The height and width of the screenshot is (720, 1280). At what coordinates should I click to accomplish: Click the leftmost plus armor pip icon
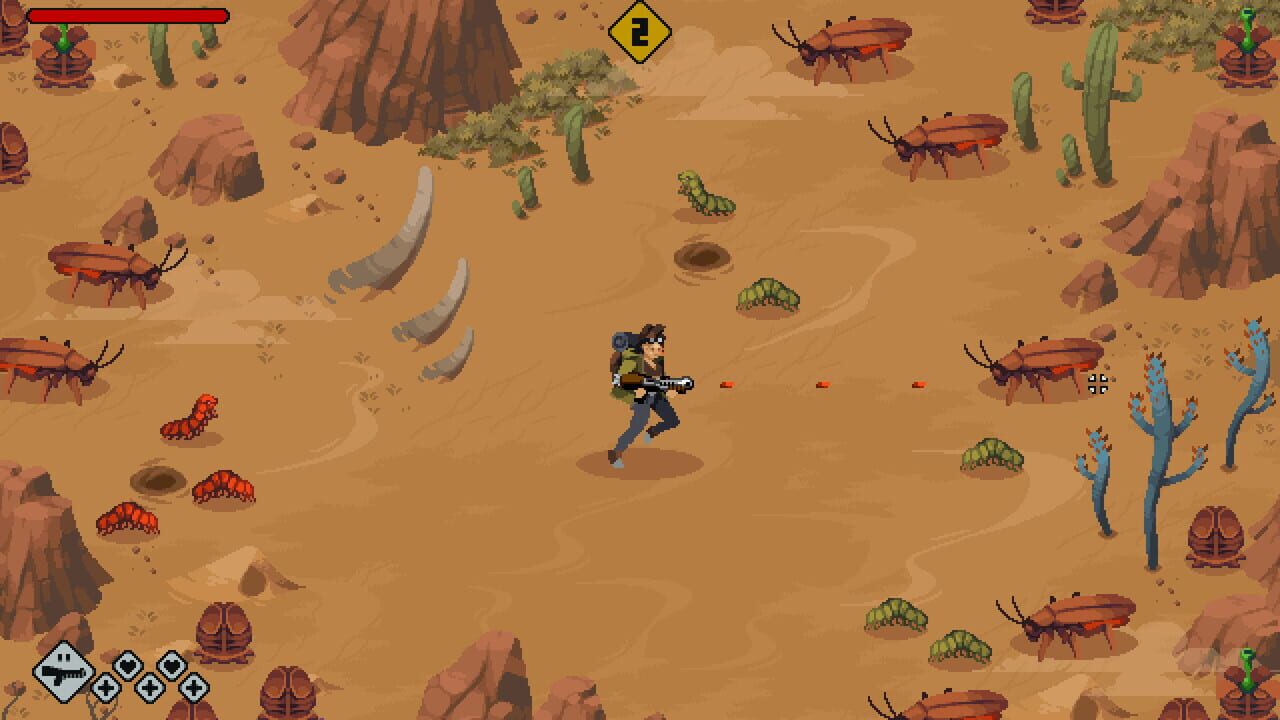click(106, 688)
